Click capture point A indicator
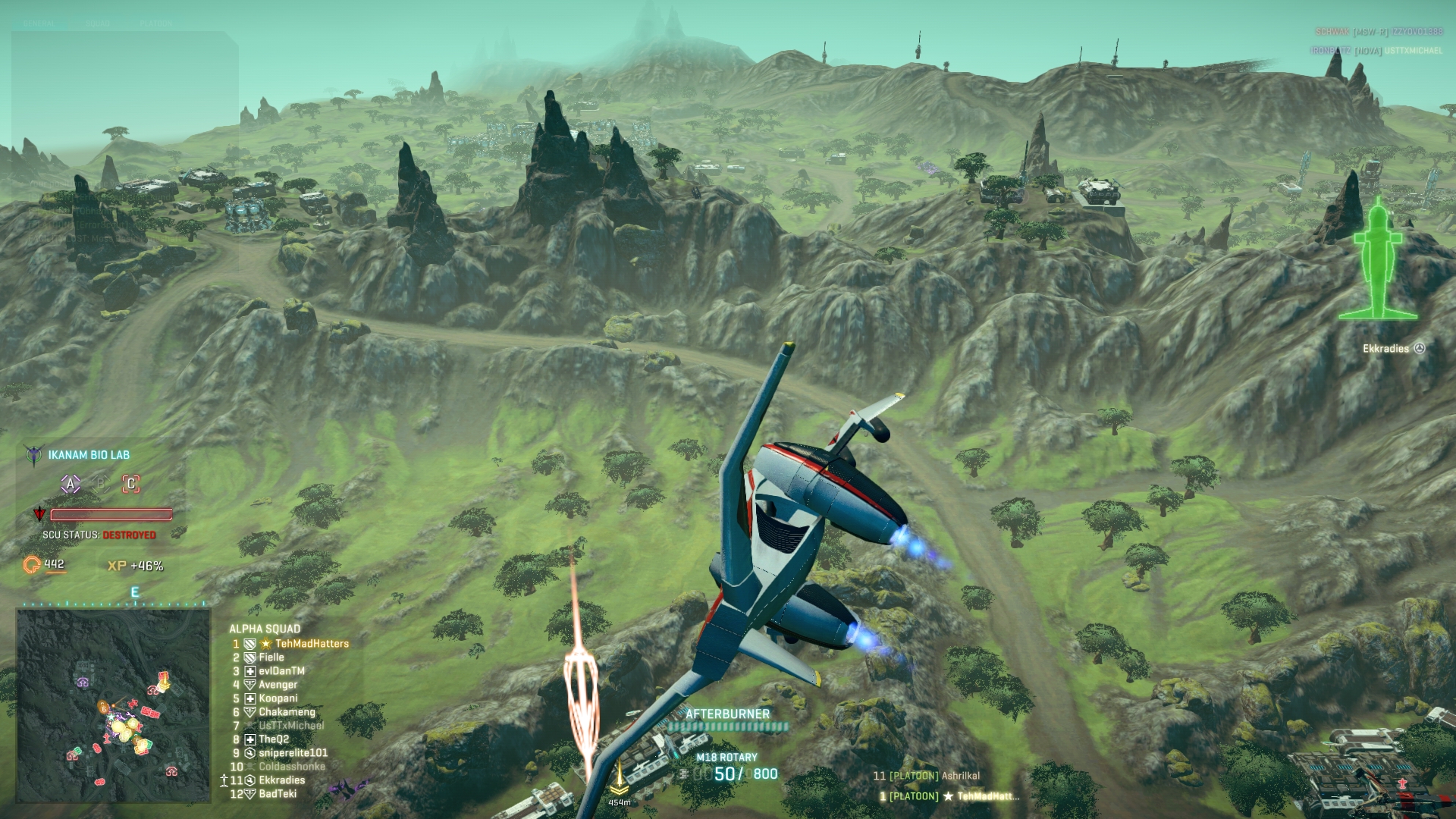1456x819 pixels. pyautogui.click(x=71, y=484)
